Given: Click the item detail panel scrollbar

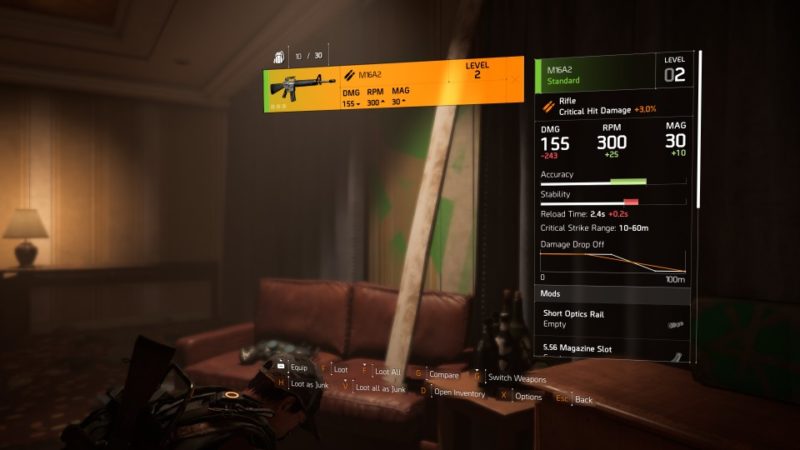Looking at the screenshot, I should 699,130.
